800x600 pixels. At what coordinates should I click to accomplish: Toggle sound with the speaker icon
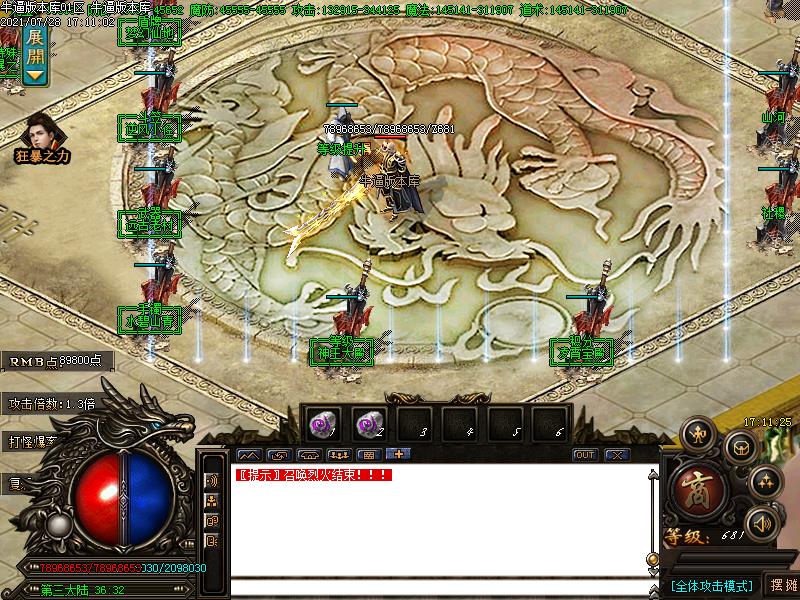[763, 523]
